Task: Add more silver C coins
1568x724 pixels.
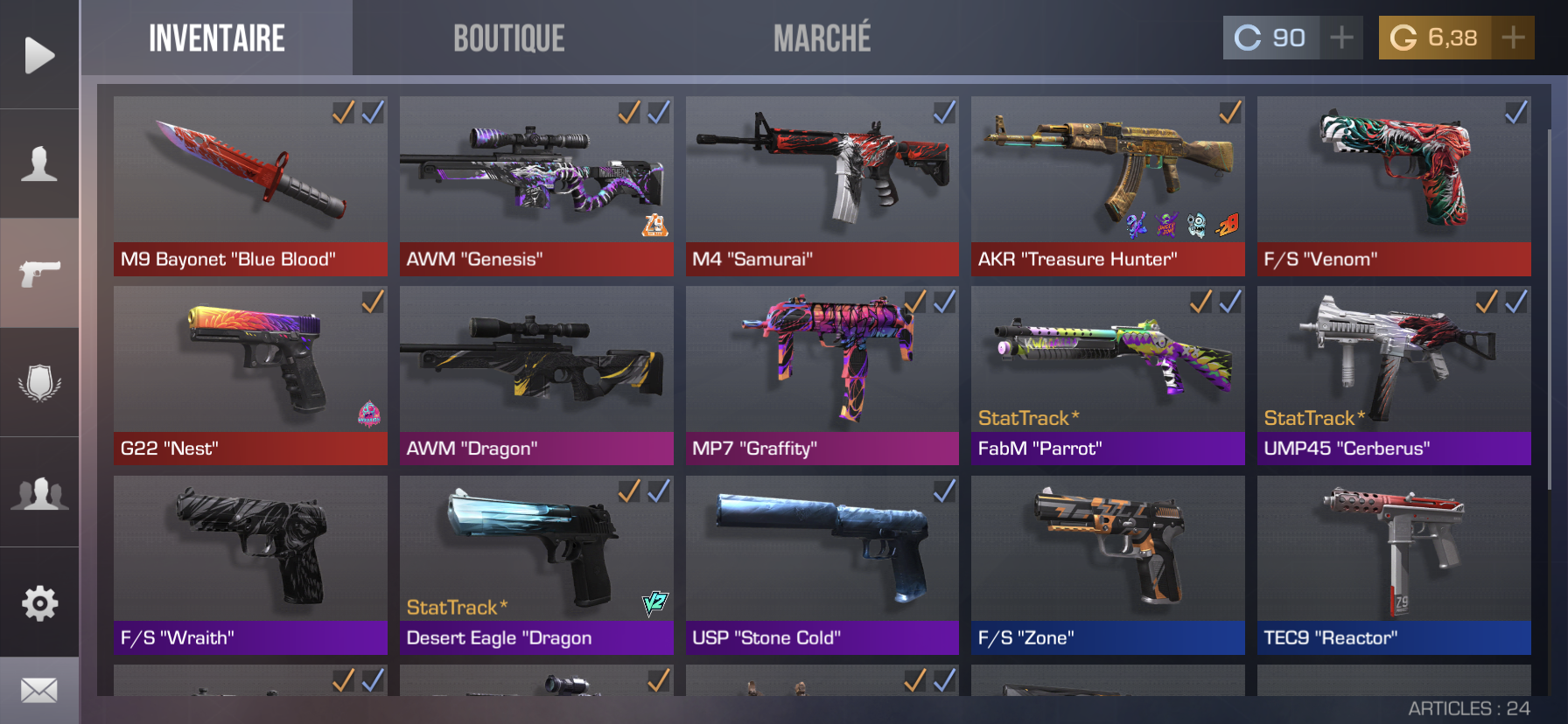Action: (1340, 38)
